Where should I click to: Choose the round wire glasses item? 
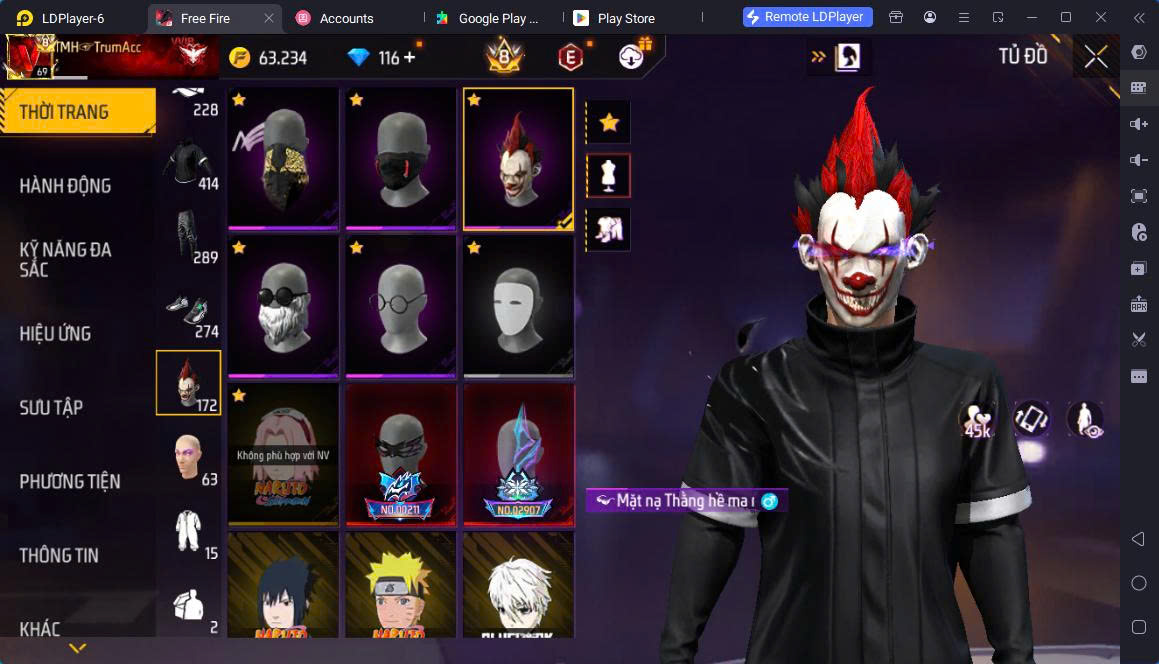[x=401, y=306]
